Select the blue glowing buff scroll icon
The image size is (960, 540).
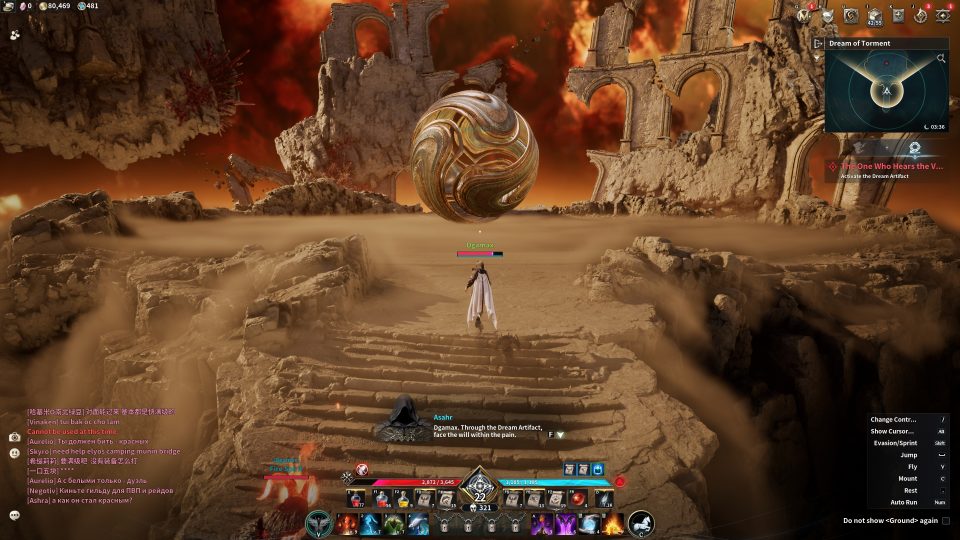pyautogui.click(x=597, y=469)
